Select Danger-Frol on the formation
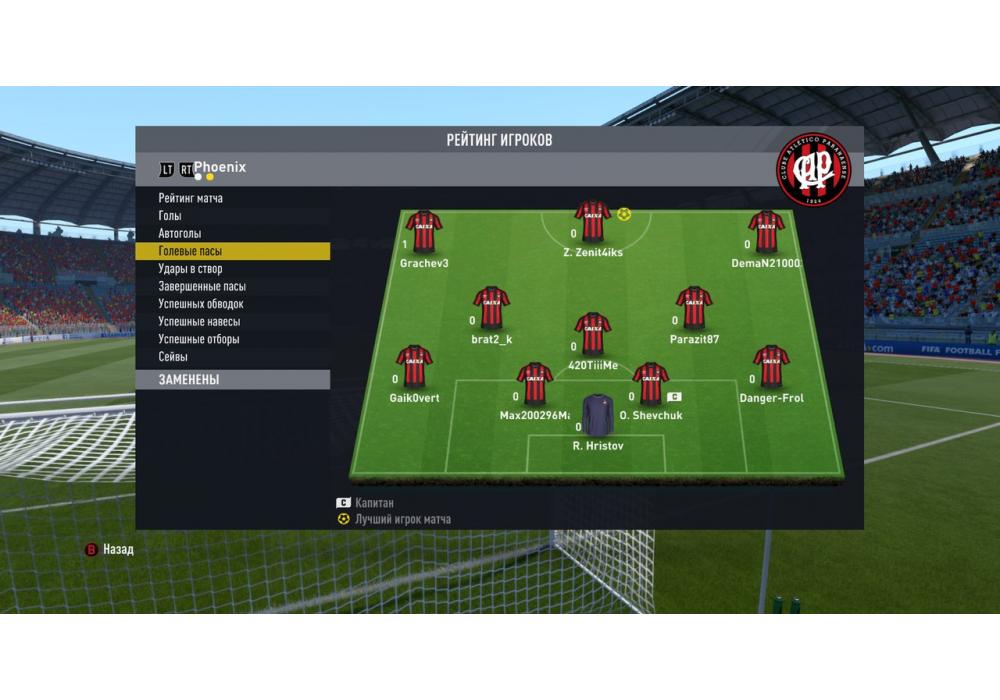The width and height of the screenshot is (1000, 700). (x=770, y=367)
